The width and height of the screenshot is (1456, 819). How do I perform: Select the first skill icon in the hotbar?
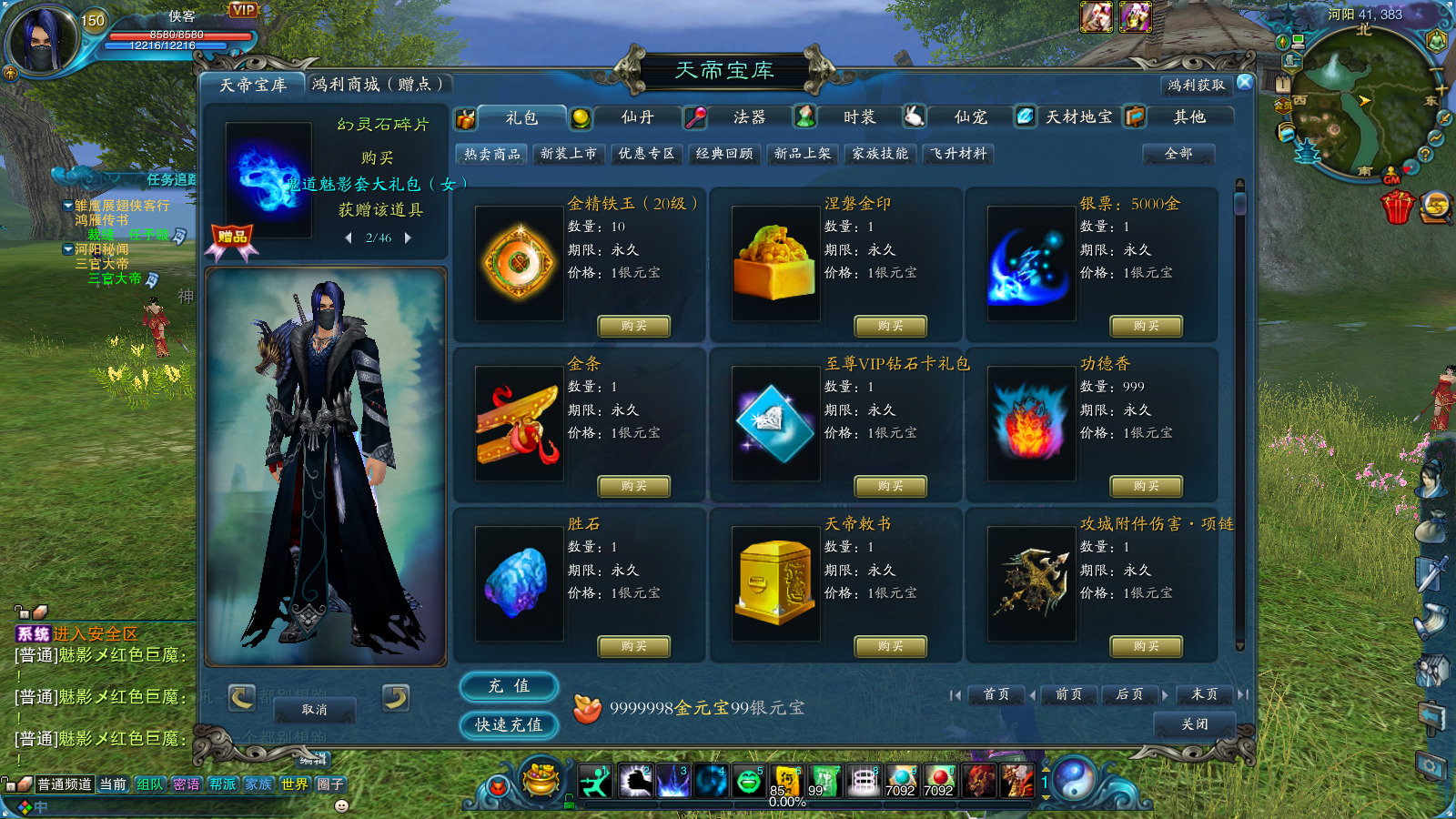click(594, 781)
